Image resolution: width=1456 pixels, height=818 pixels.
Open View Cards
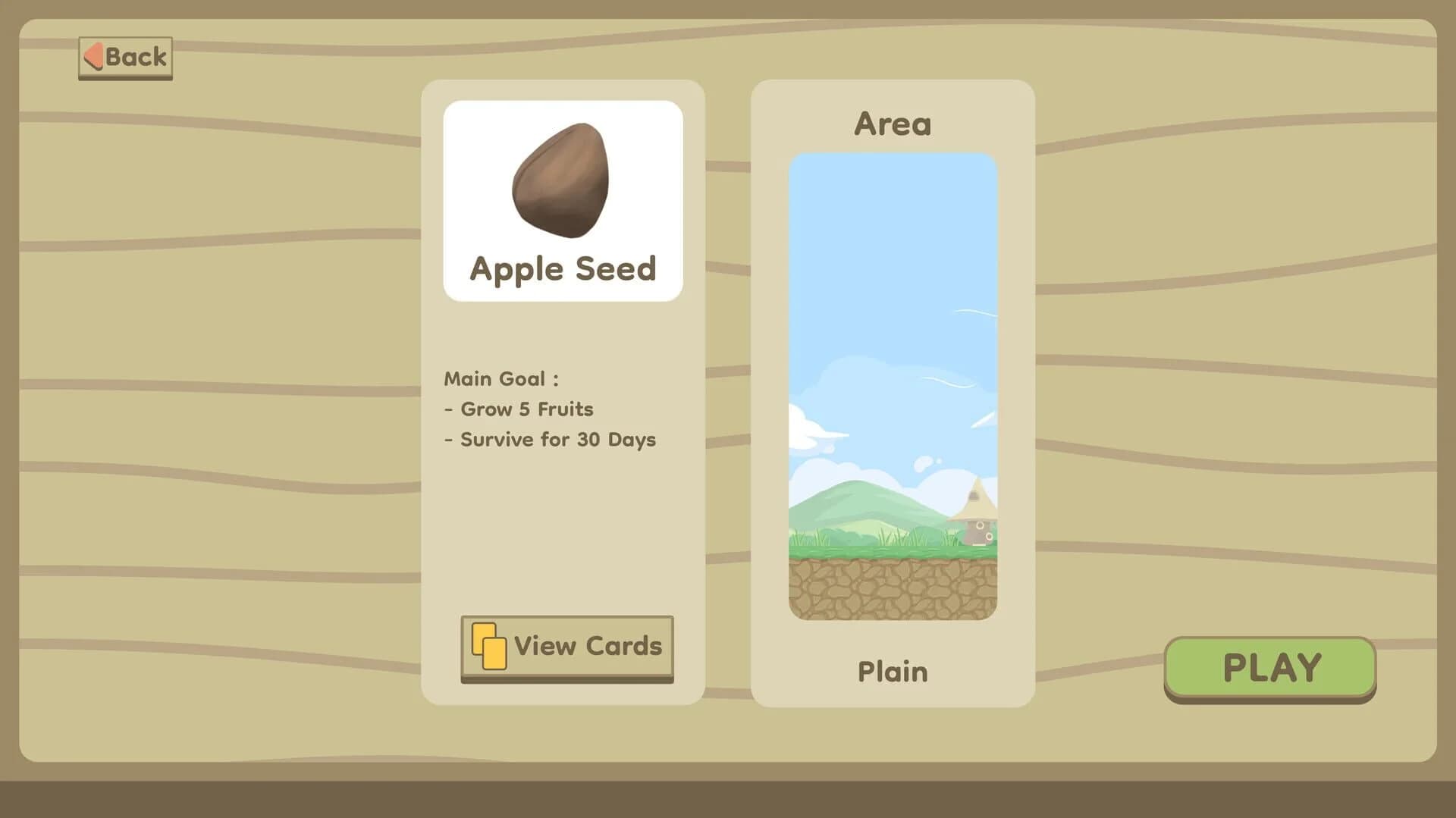568,647
